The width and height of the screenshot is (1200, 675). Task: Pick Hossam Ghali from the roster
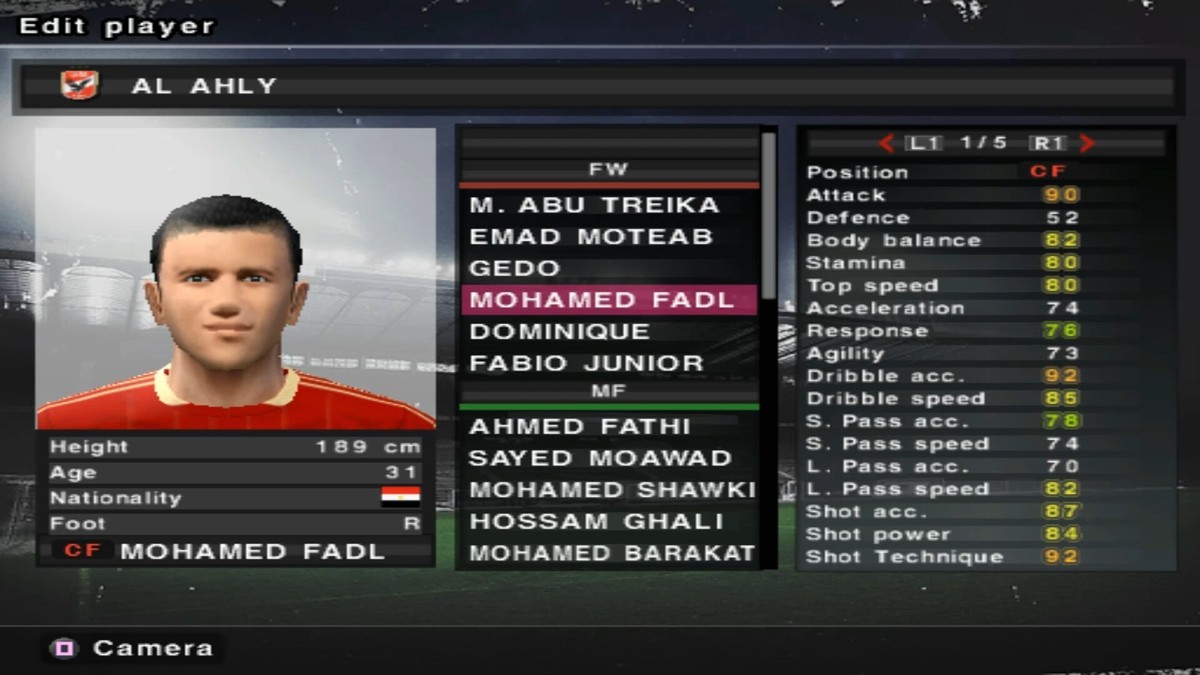(x=596, y=522)
